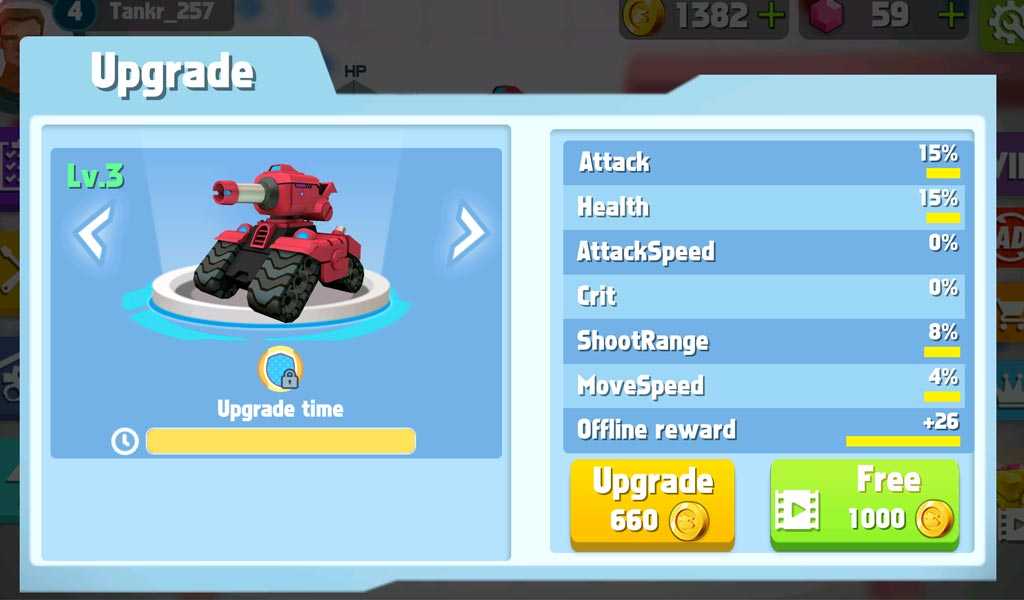The image size is (1024, 600).
Task: Show the next tank with right arrow
Action: (x=467, y=233)
